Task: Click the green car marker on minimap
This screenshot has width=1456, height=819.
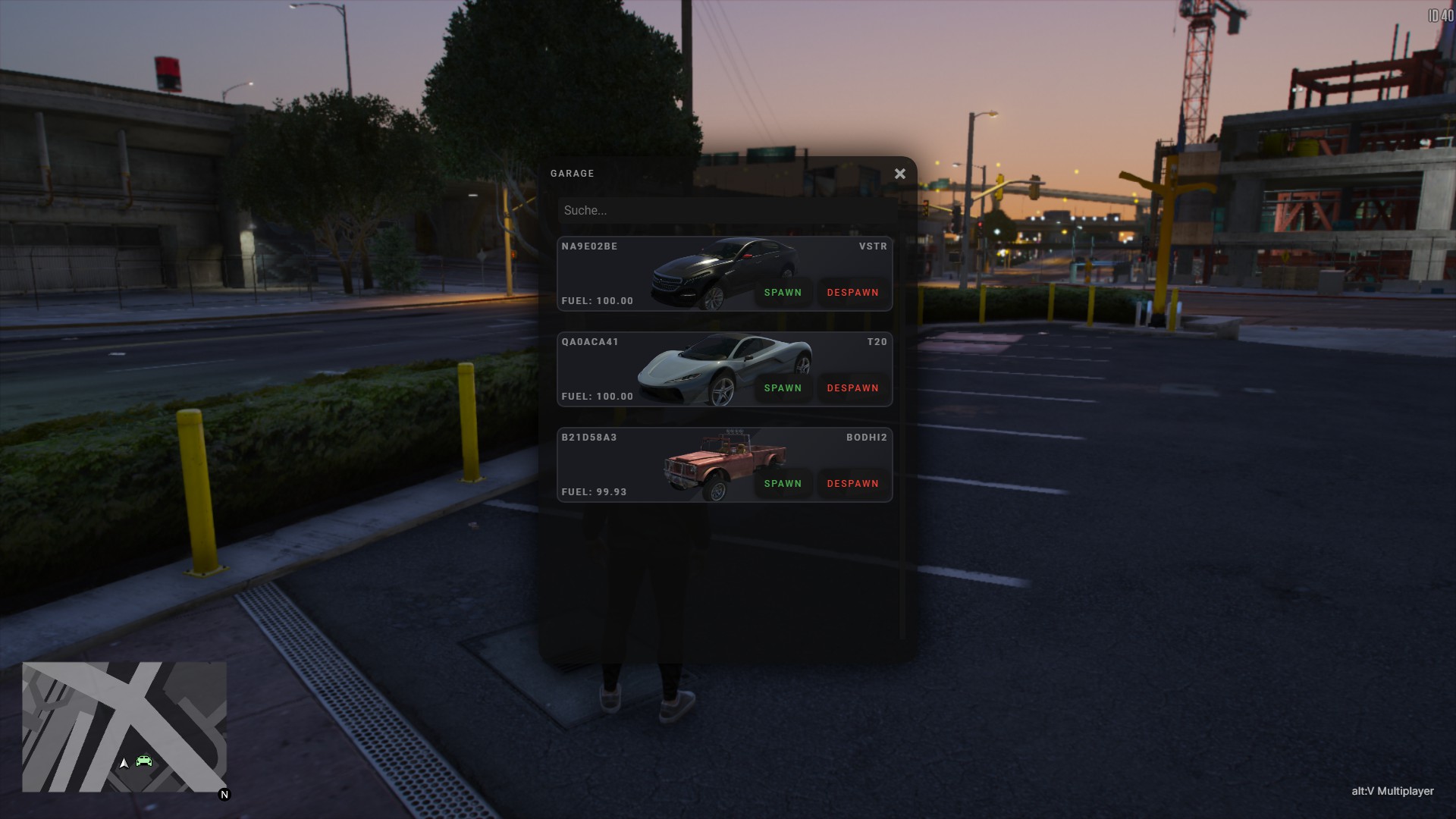Action: [144, 761]
